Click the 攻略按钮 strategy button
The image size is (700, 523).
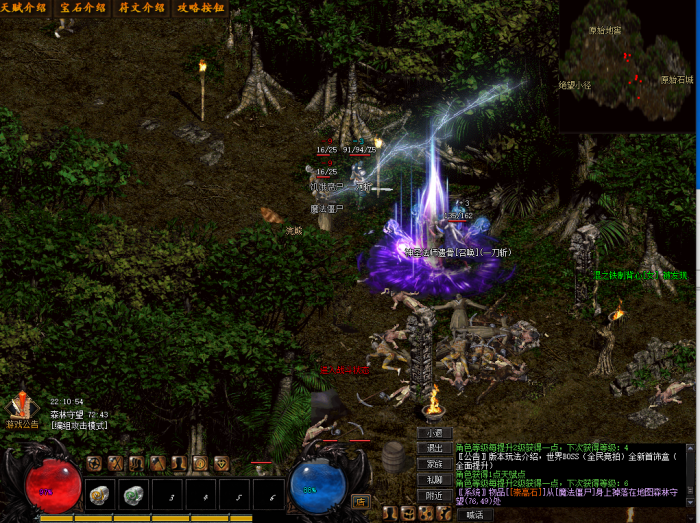200,8
